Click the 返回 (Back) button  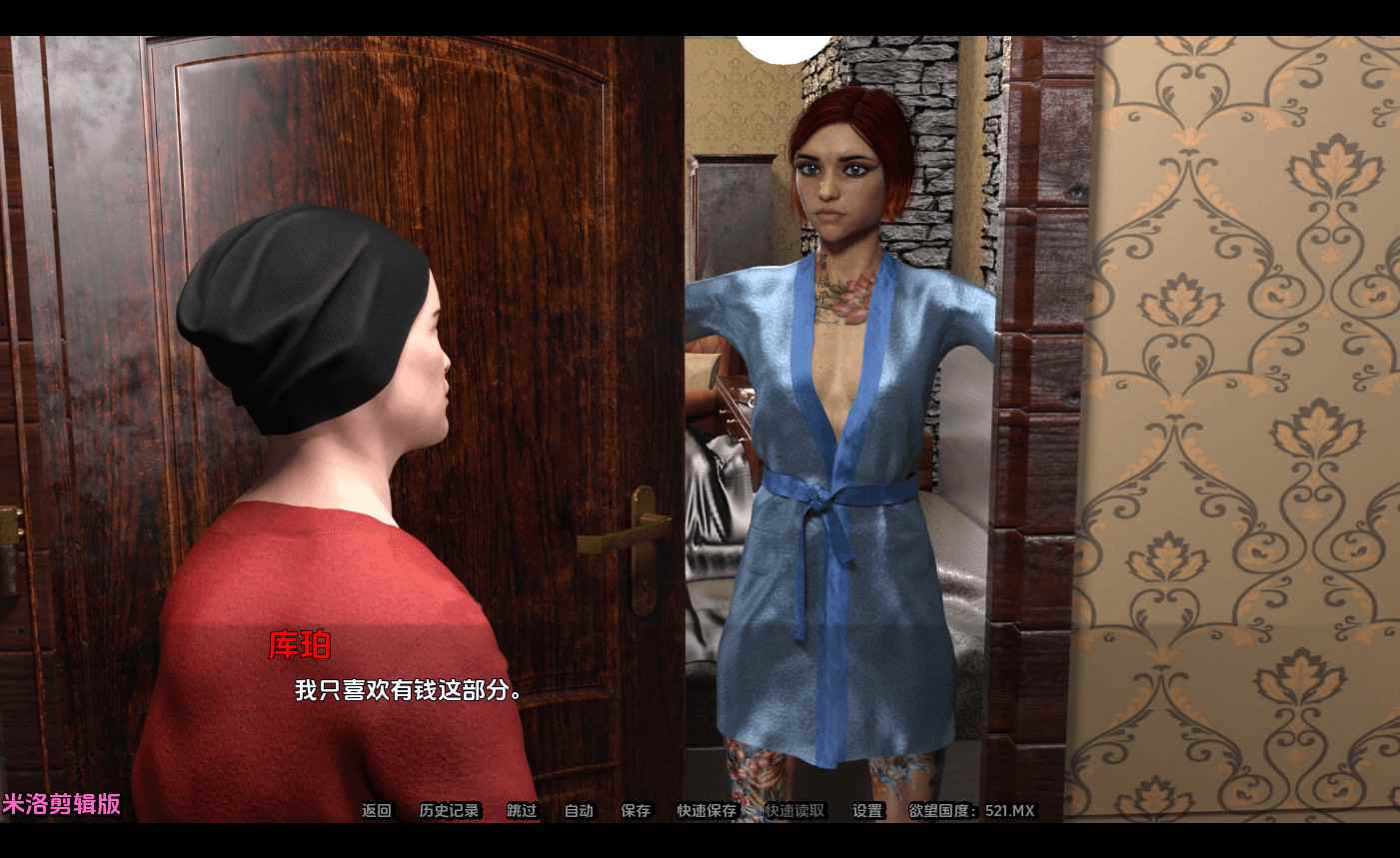[377, 811]
